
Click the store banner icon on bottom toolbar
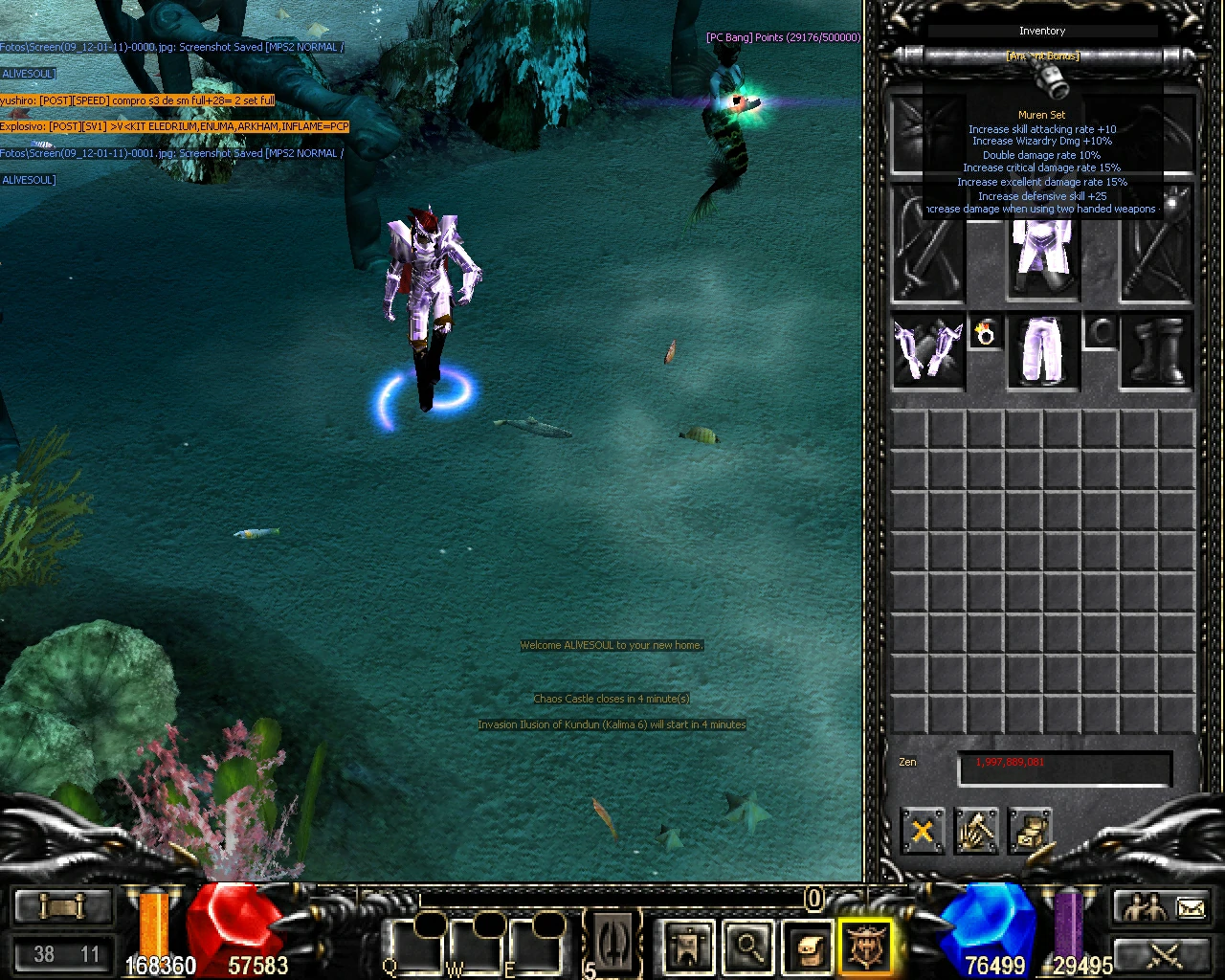click(689, 943)
